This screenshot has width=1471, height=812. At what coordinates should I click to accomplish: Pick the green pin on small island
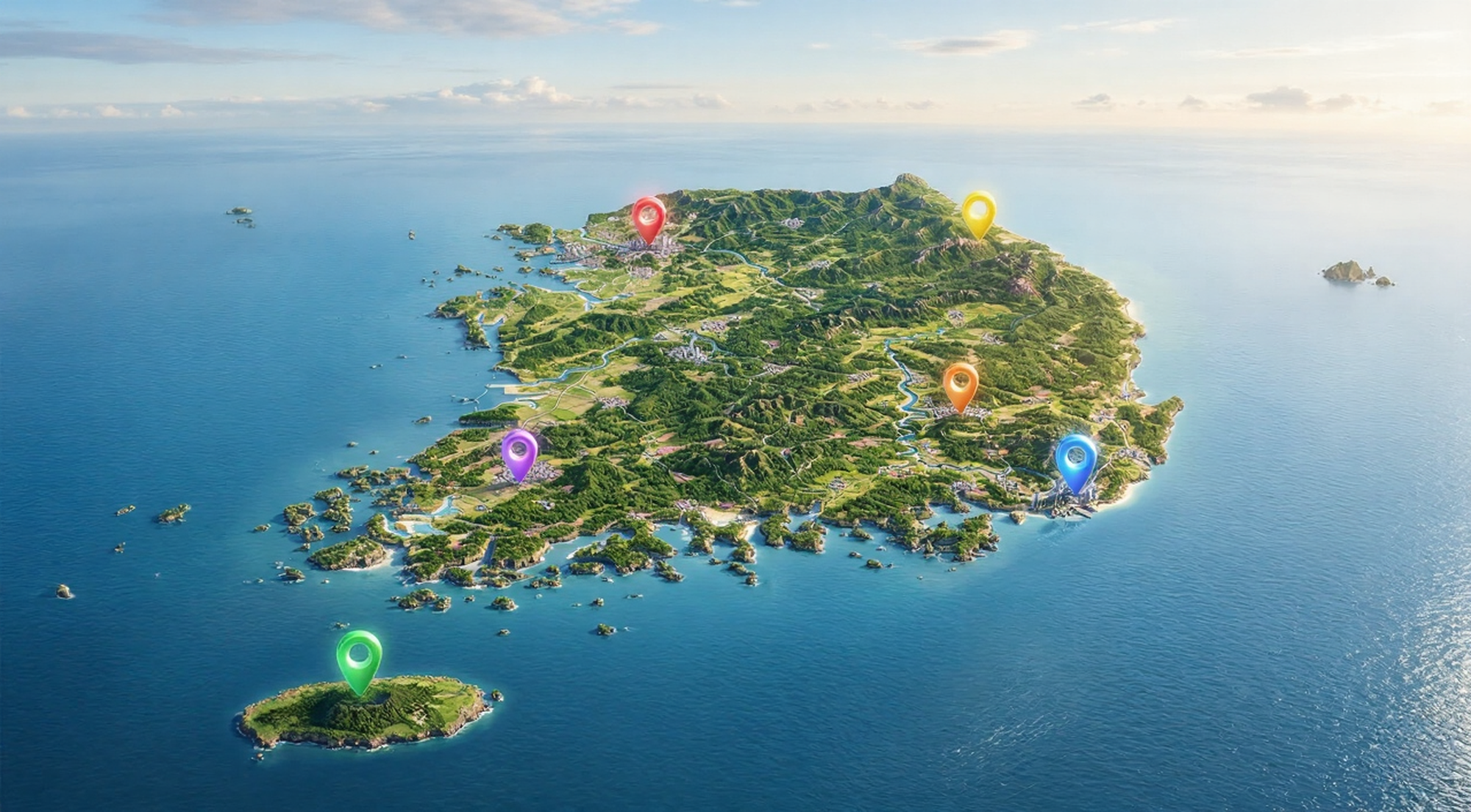pyautogui.click(x=360, y=656)
